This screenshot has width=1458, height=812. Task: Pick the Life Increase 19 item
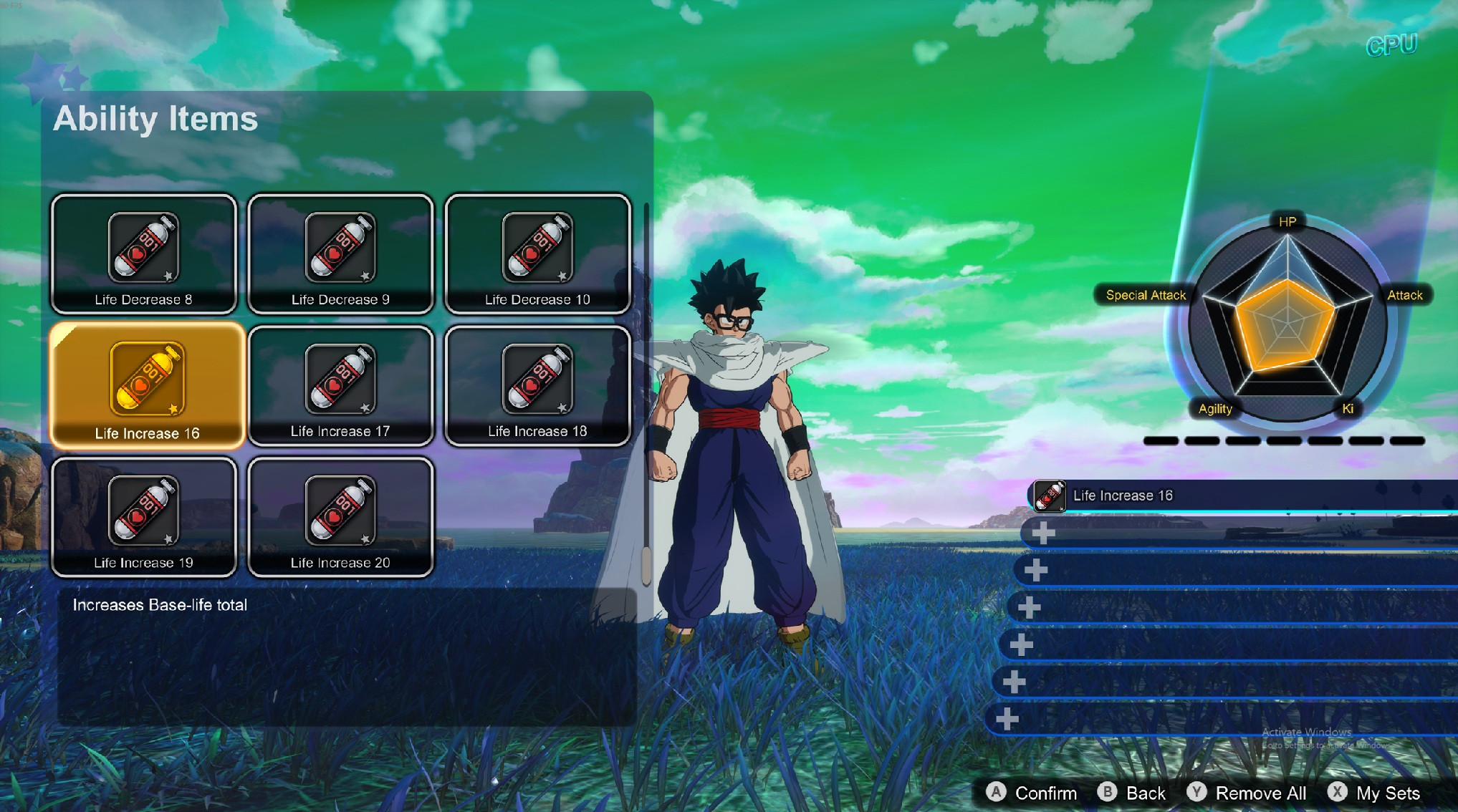click(x=144, y=517)
